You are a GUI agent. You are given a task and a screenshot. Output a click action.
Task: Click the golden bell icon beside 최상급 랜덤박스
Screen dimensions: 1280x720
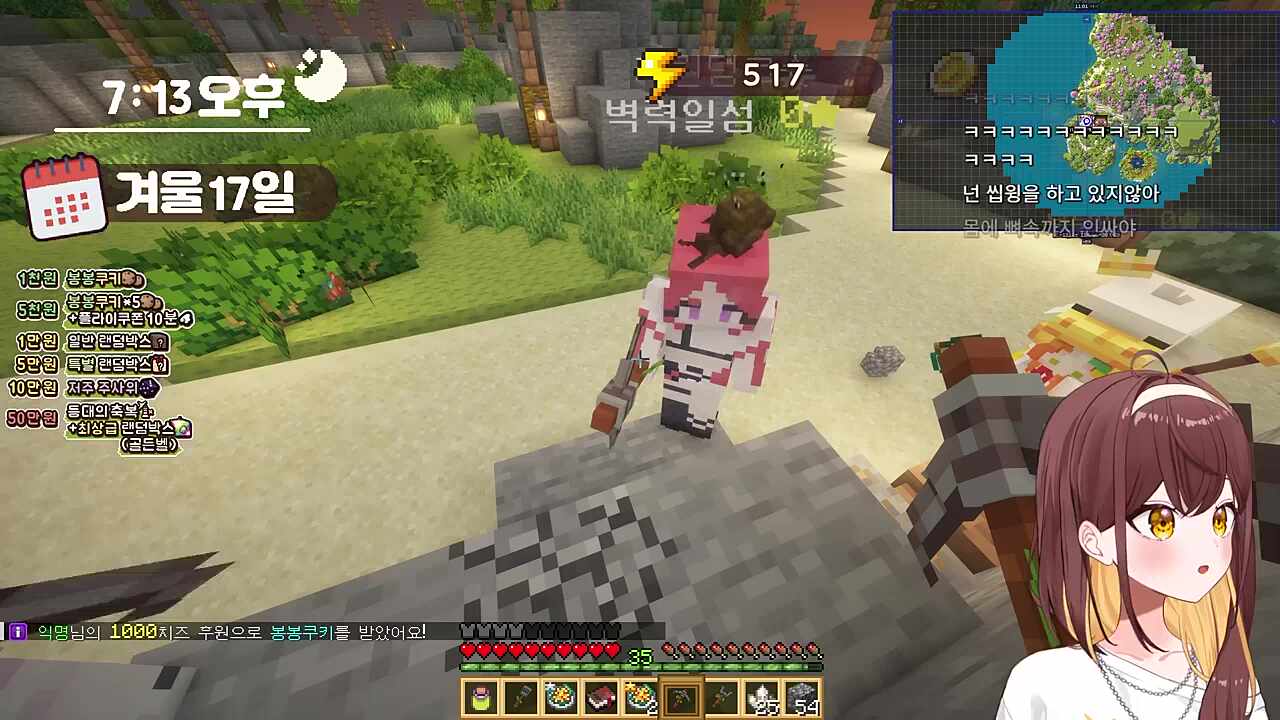[x=181, y=427]
